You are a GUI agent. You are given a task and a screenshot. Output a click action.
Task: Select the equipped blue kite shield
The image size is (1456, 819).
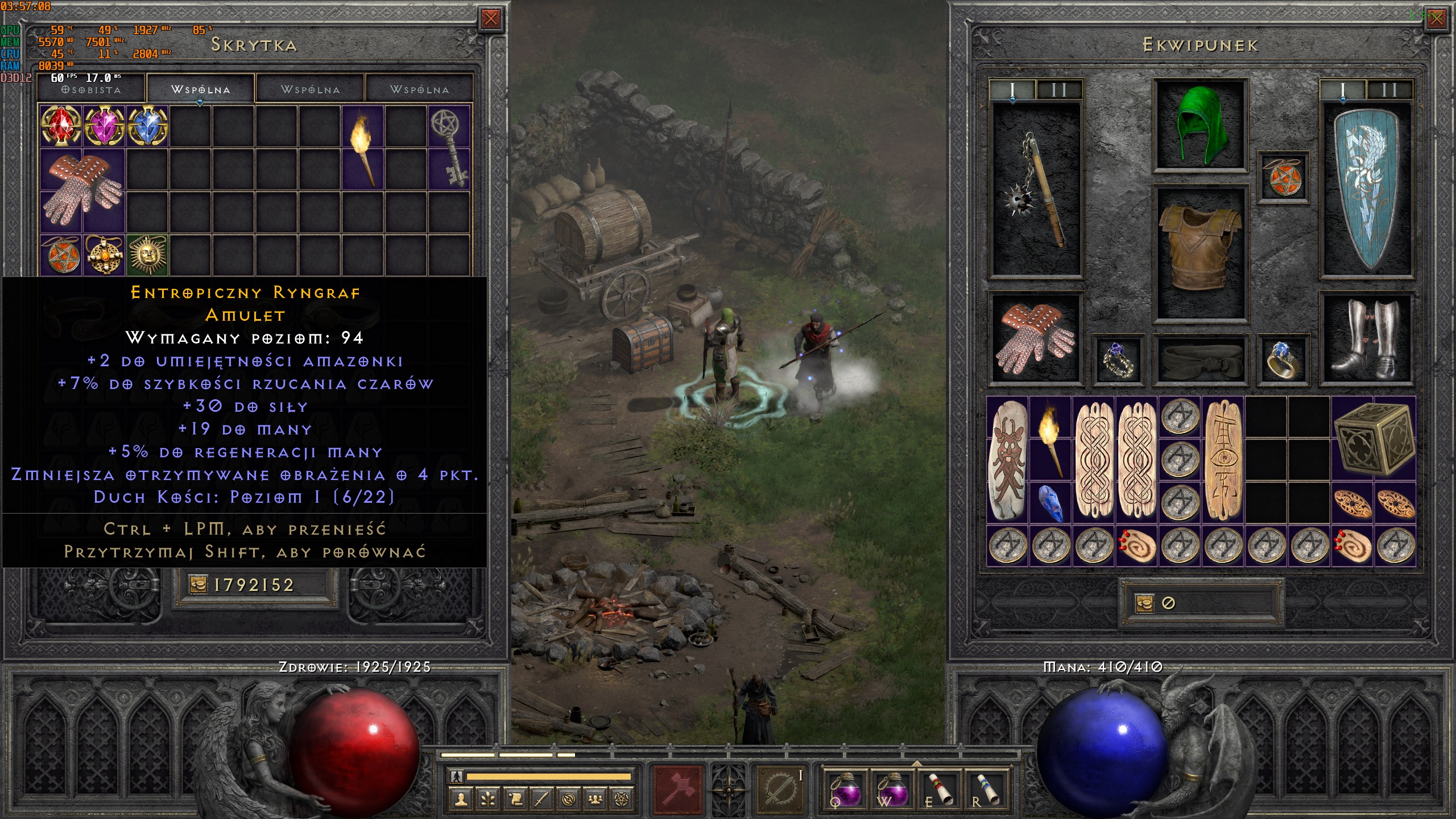point(1366,191)
